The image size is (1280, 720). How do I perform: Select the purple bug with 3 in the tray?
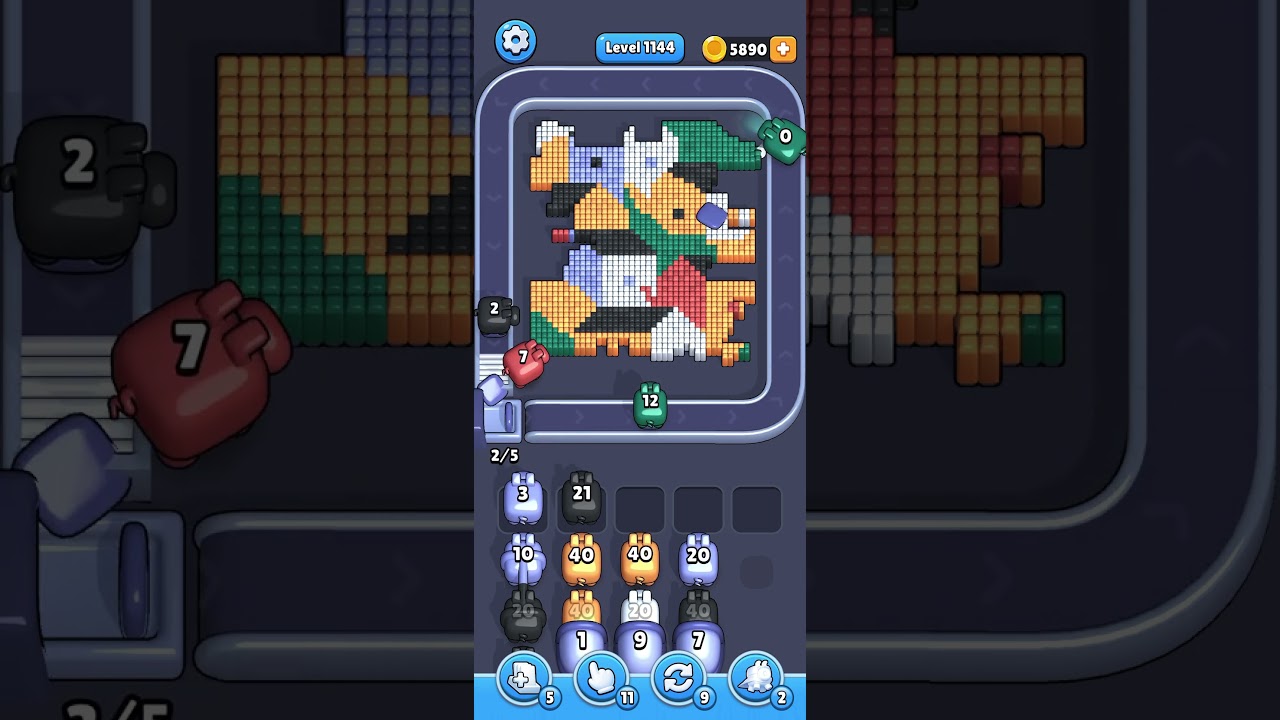coord(523,498)
